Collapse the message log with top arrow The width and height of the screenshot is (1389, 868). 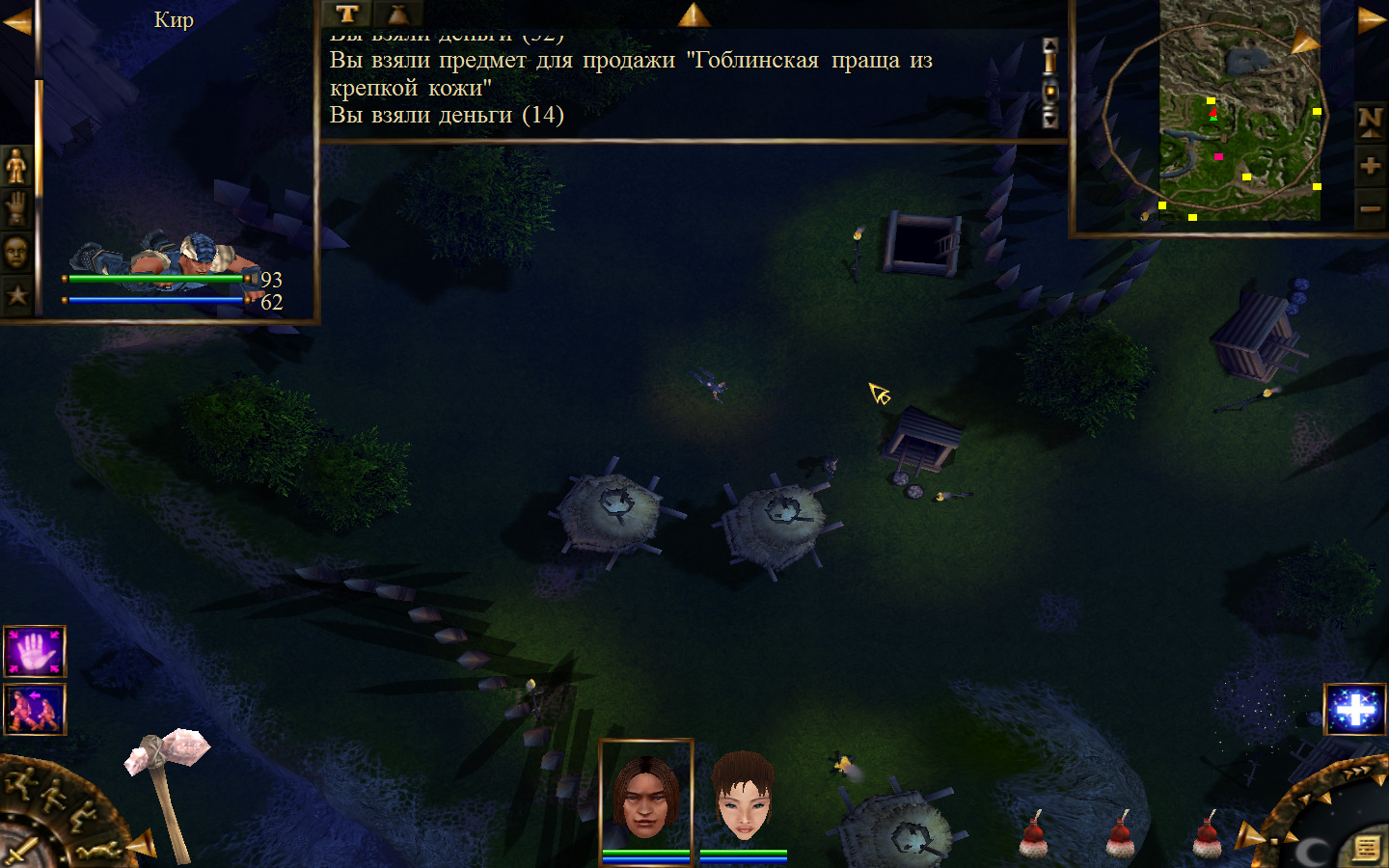coord(694,14)
